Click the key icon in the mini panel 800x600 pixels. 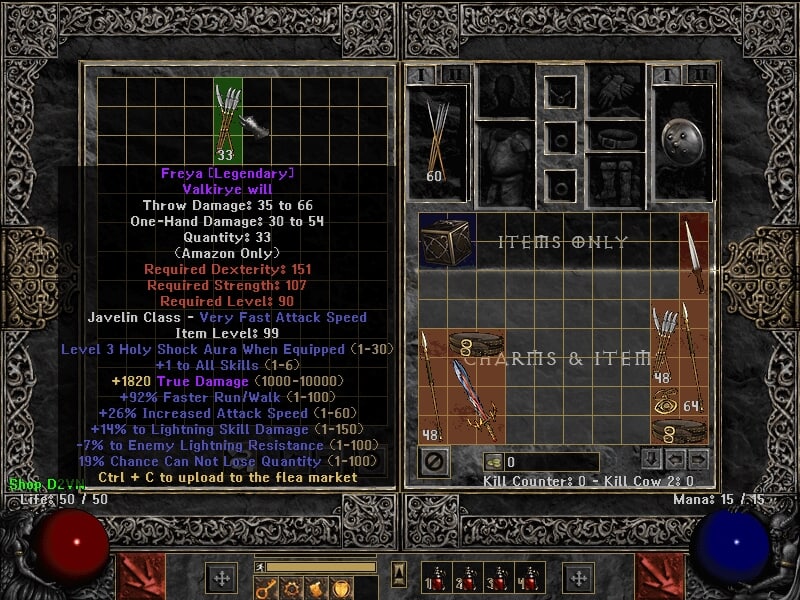click(x=268, y=588)
